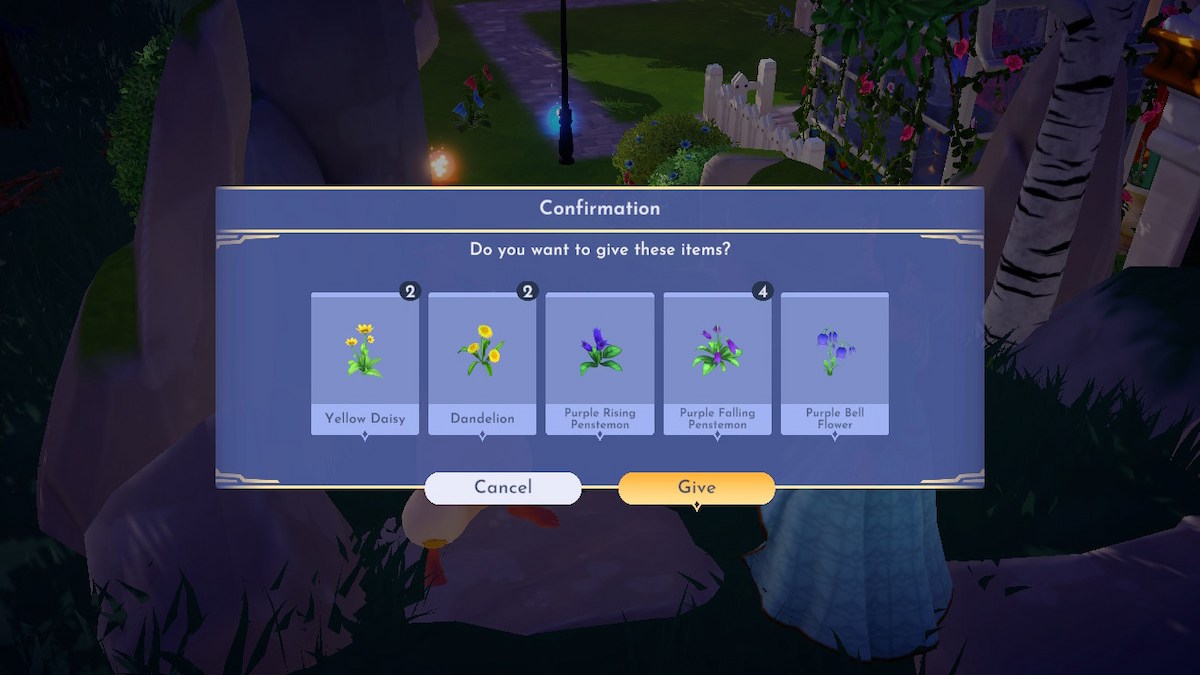1200x675 pixels.
Task: Confirm by clicking the Give button
Action: coord(696,488)
